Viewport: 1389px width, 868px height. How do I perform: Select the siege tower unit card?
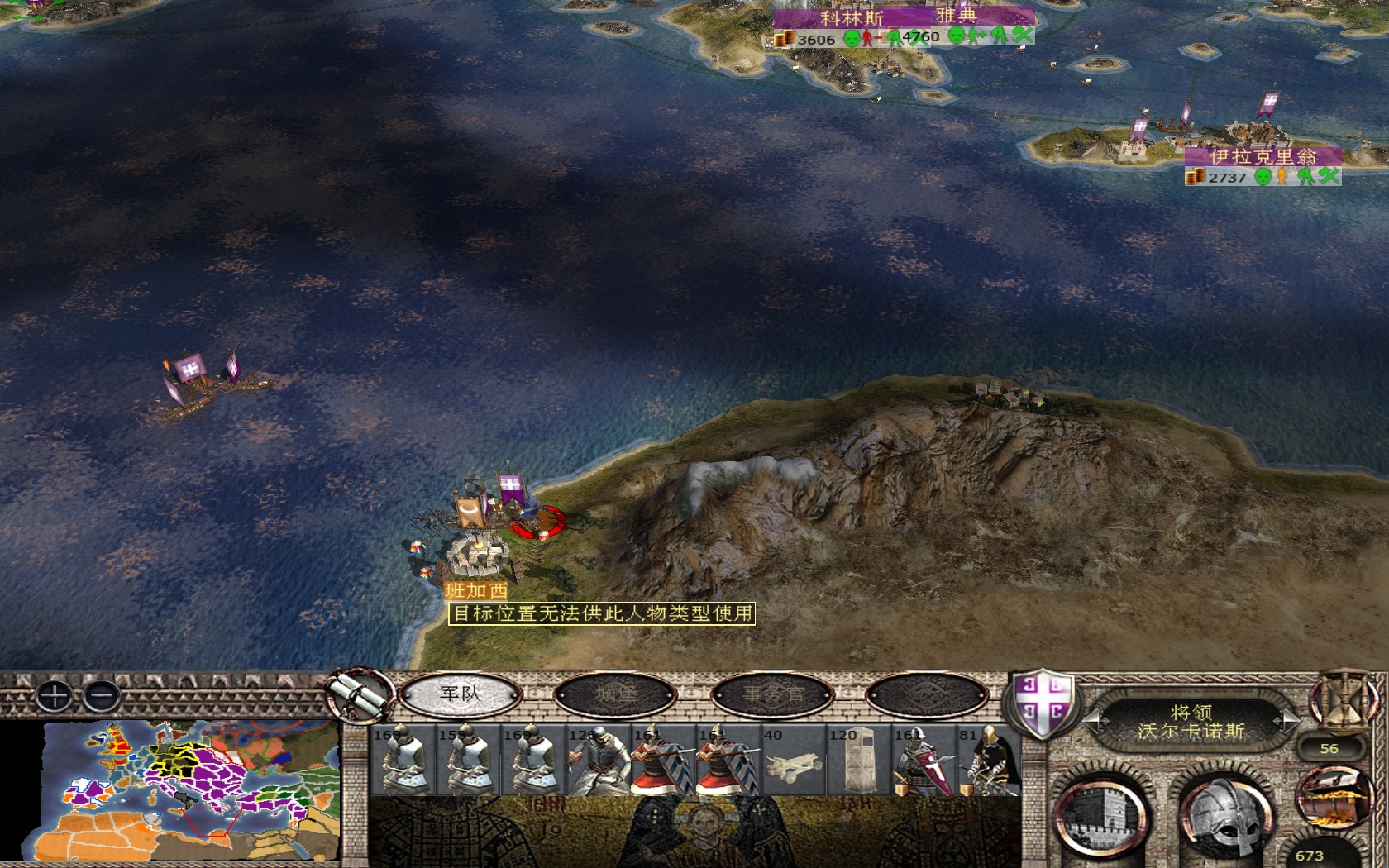(x=858, y=761)
